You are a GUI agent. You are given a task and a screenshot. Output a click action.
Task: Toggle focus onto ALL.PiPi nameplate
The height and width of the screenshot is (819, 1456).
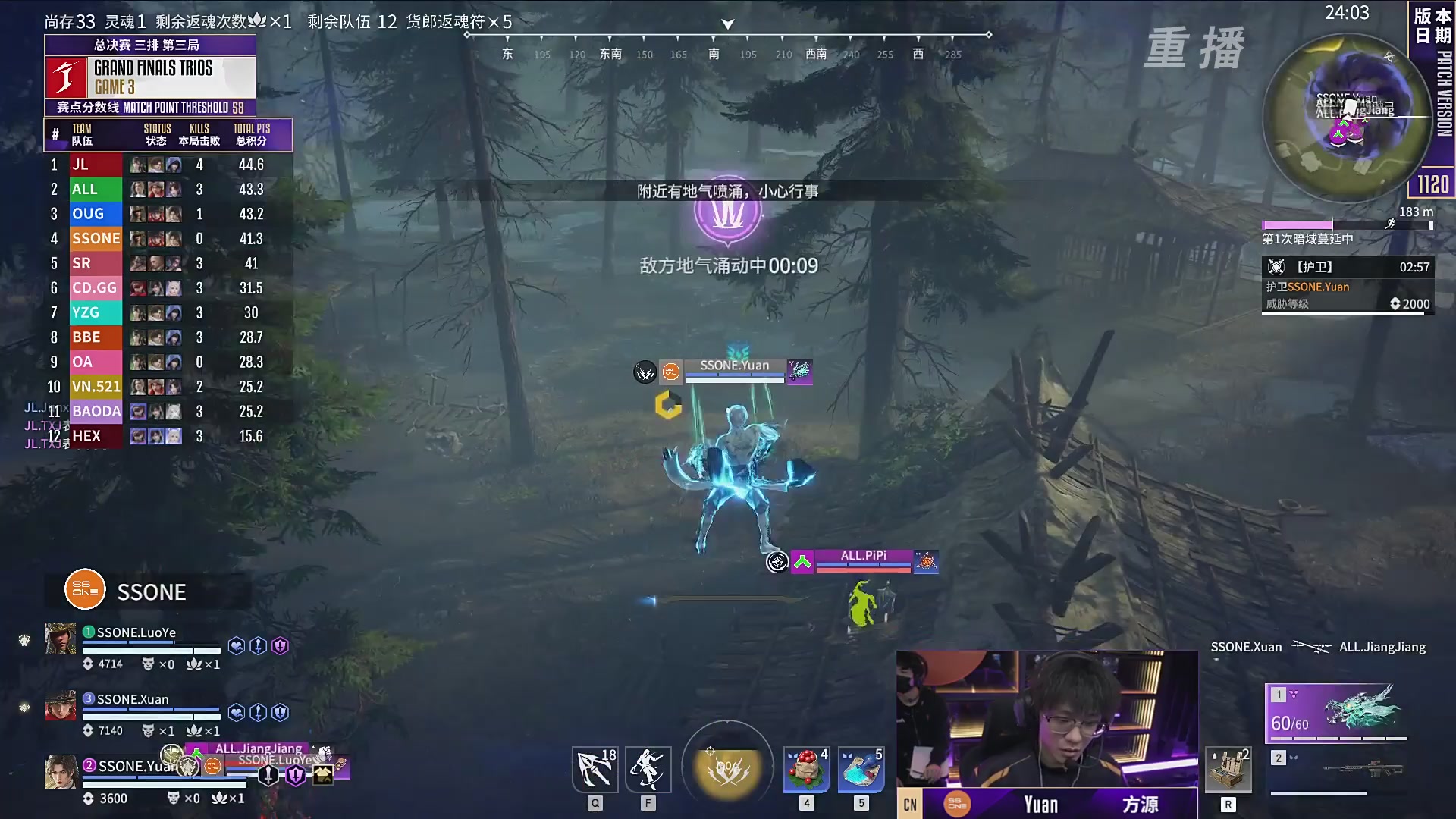point(863,557)
